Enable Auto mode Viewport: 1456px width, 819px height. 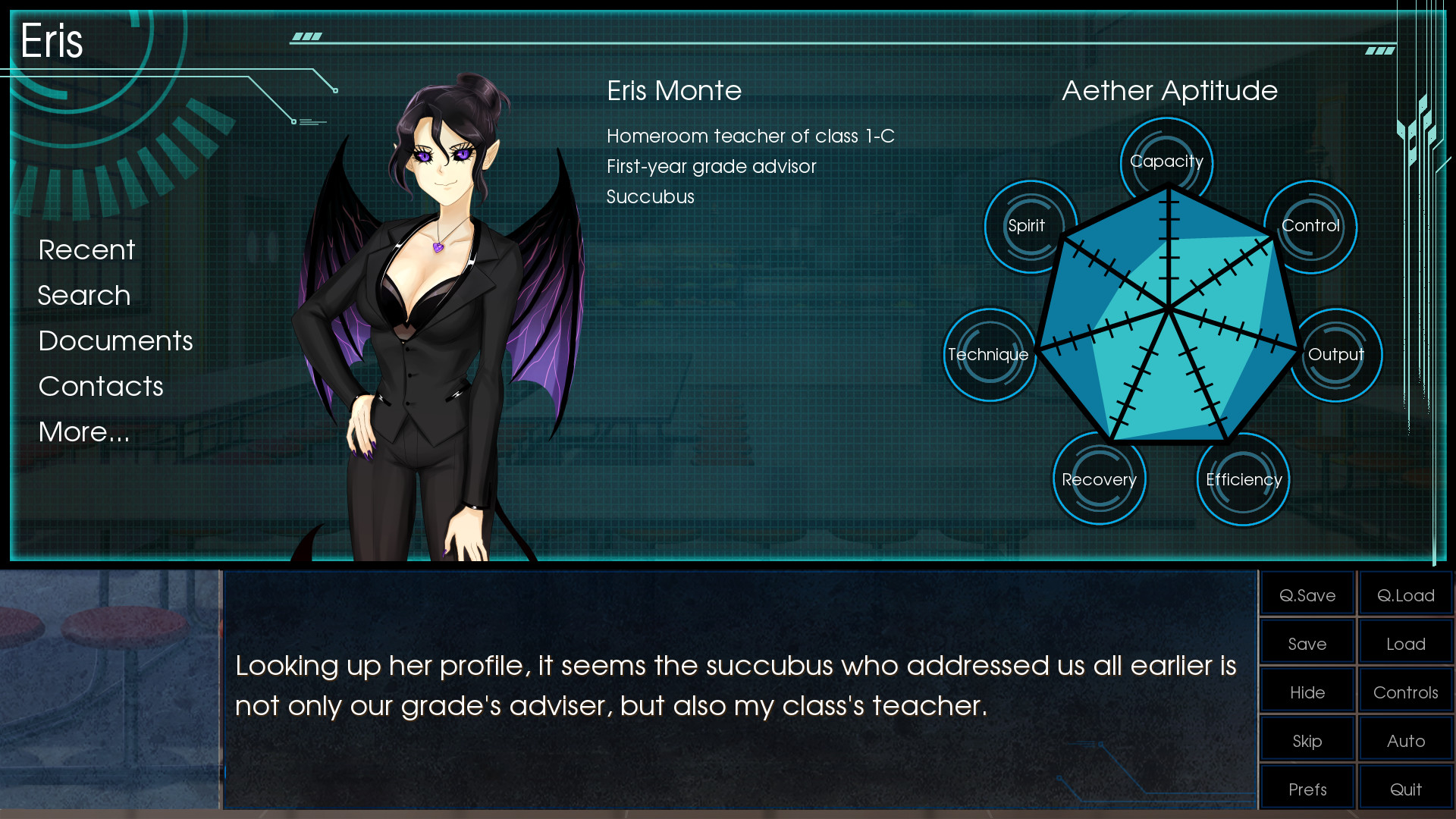click(1405, 739)
